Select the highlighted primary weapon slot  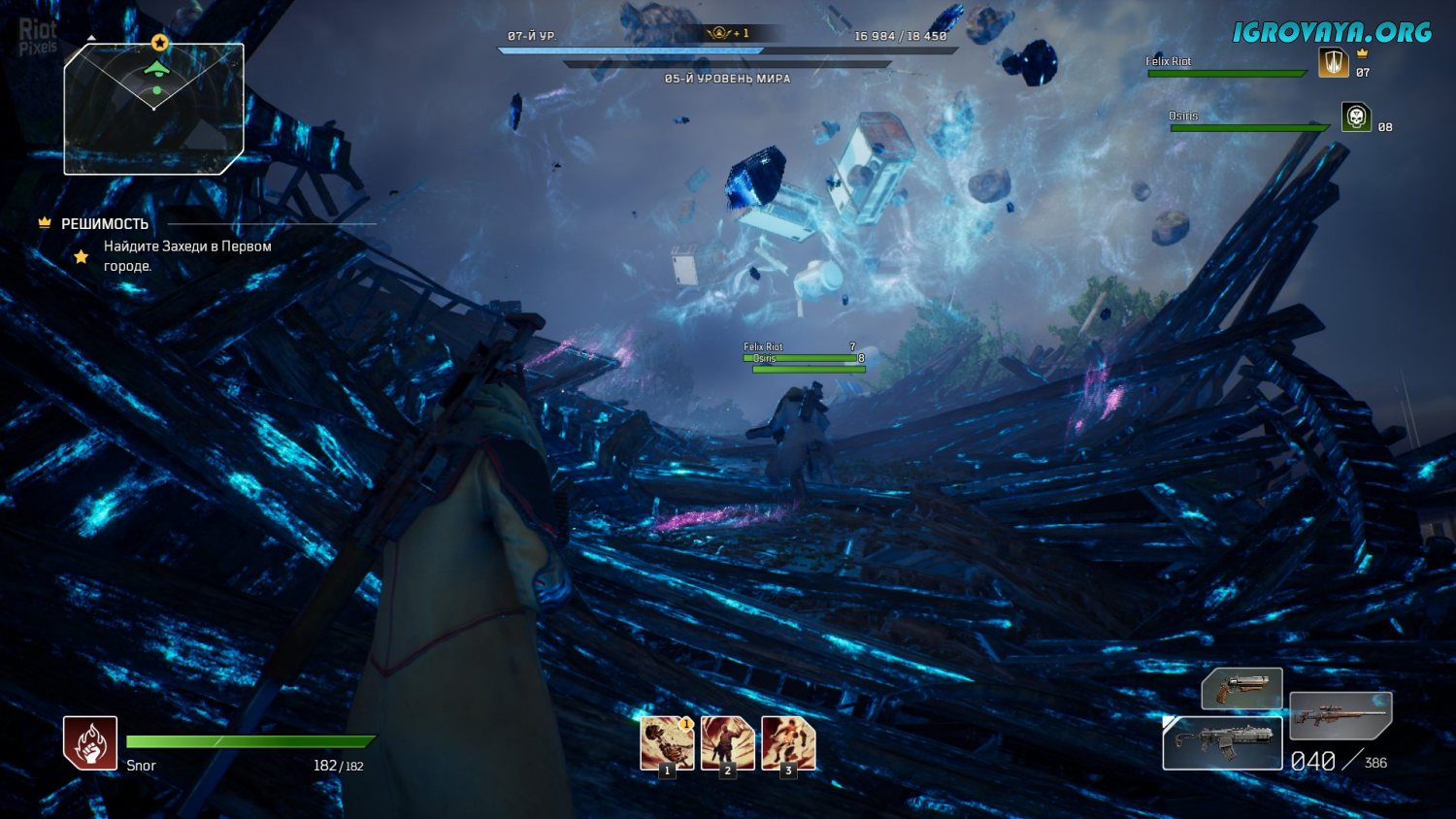click(x=1222, y=743)
